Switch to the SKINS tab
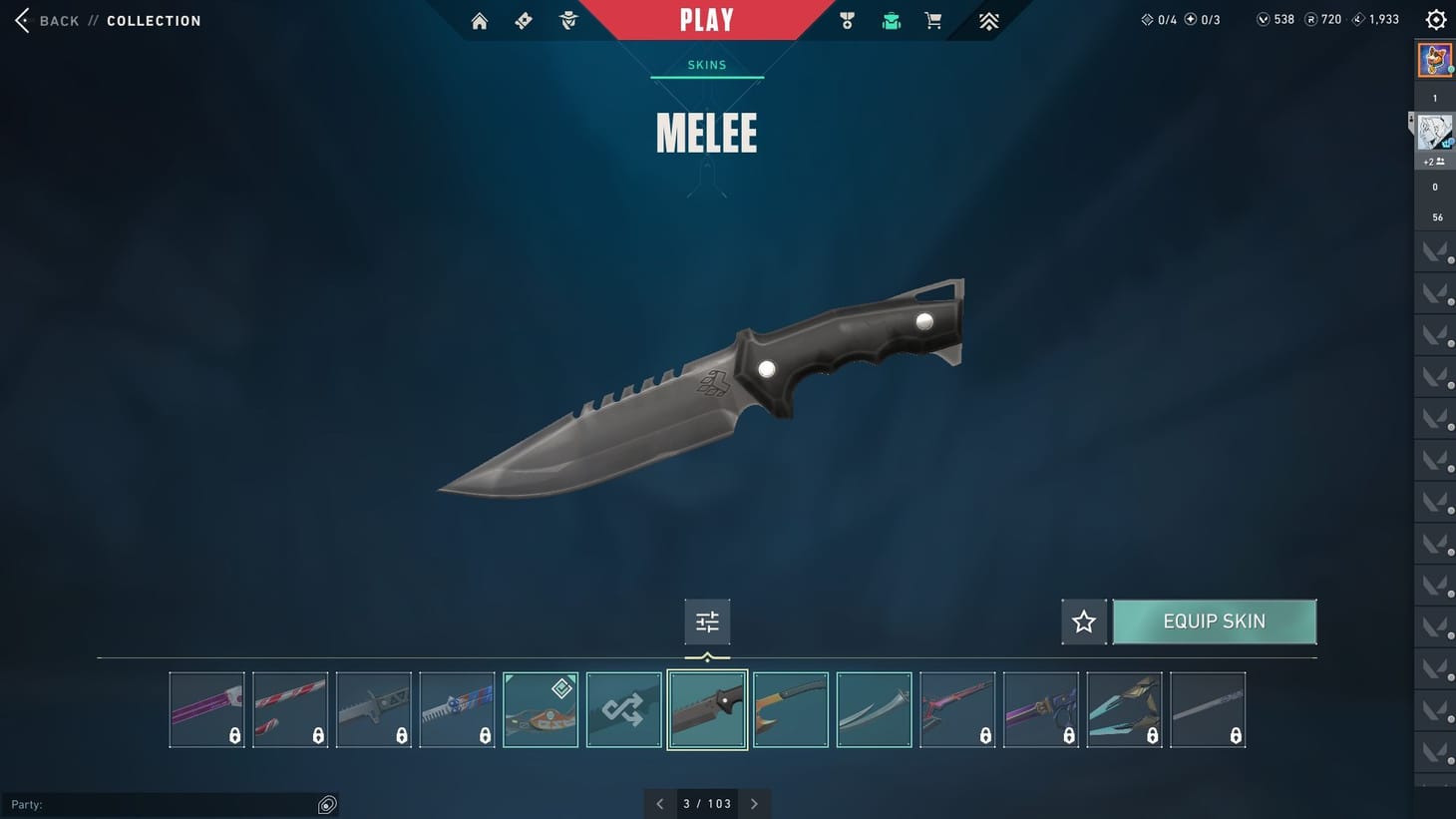 707,64
